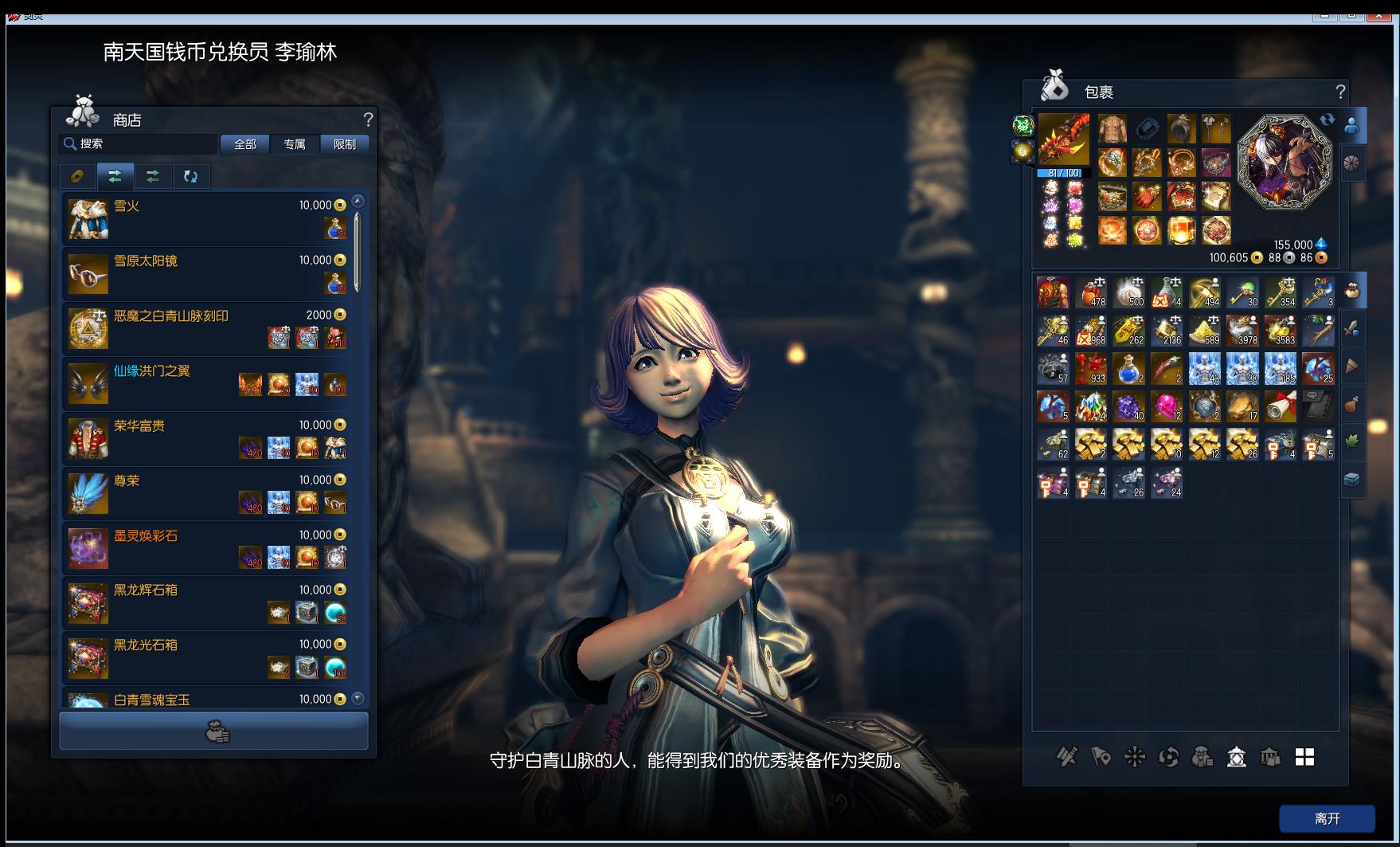Pick the 仙缘洪门之翼 shop entry
1400x847 pixels.
[207, 383]
